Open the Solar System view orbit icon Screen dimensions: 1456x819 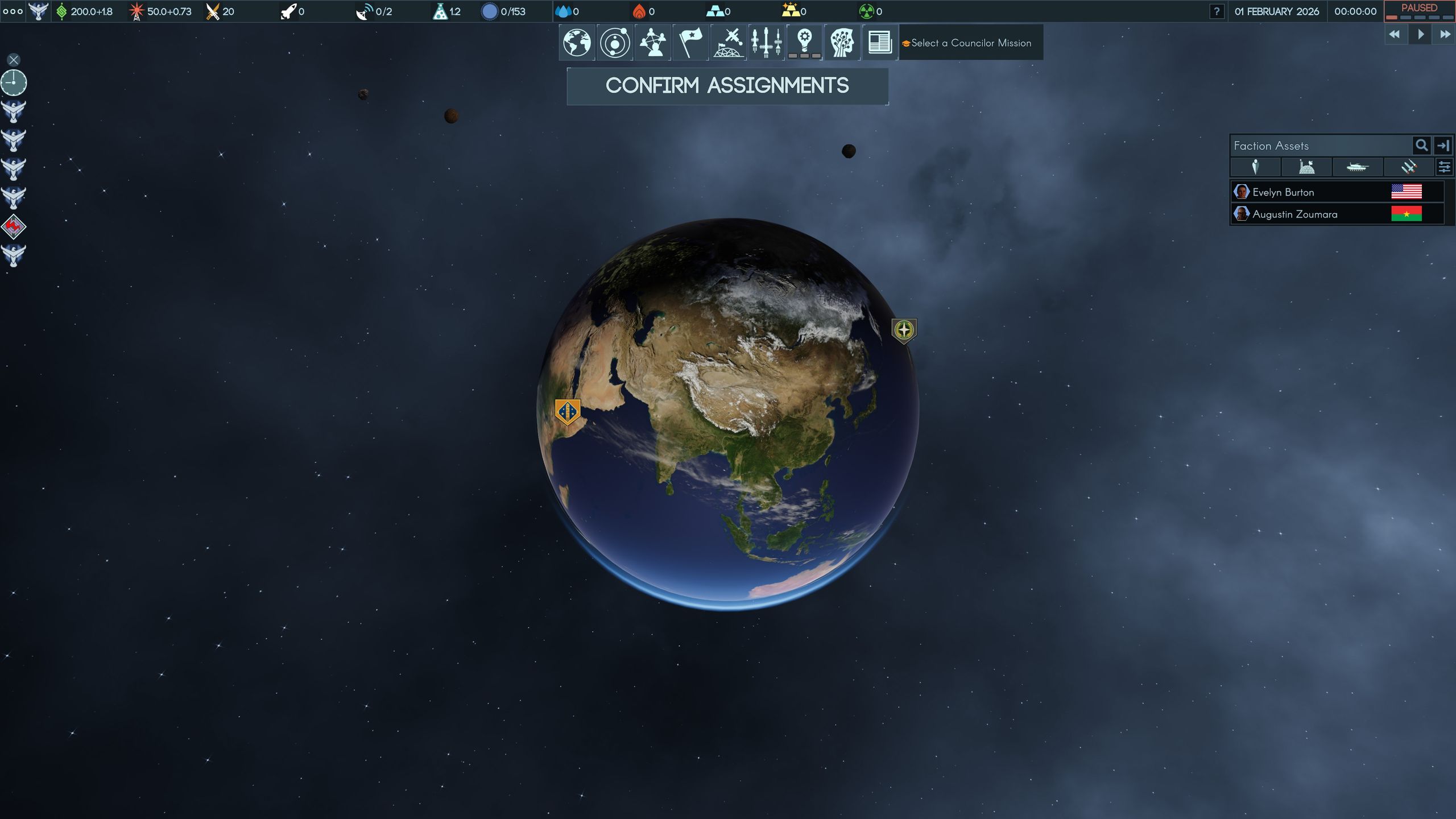614,43
